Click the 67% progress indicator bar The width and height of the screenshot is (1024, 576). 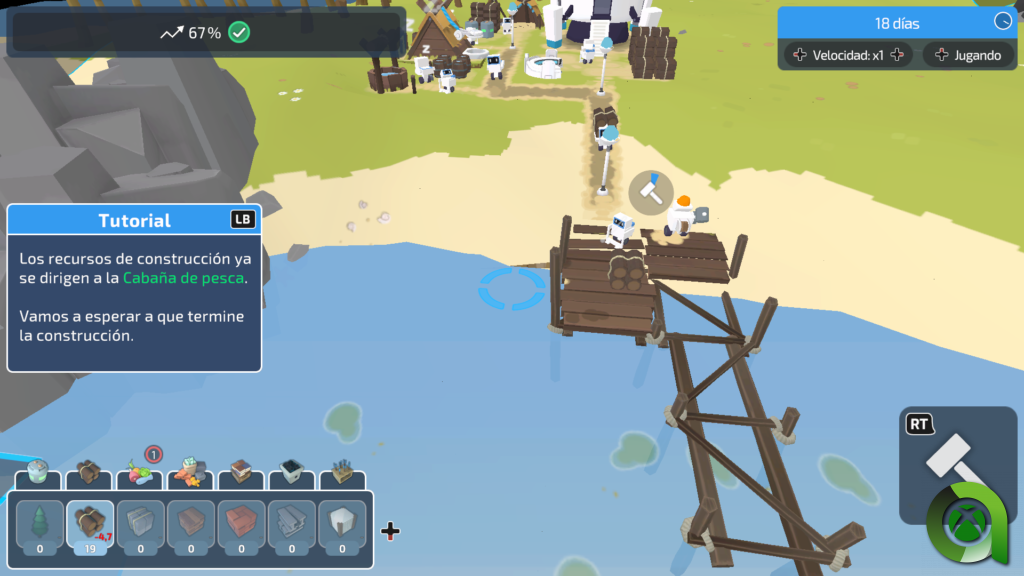(206, 33)
